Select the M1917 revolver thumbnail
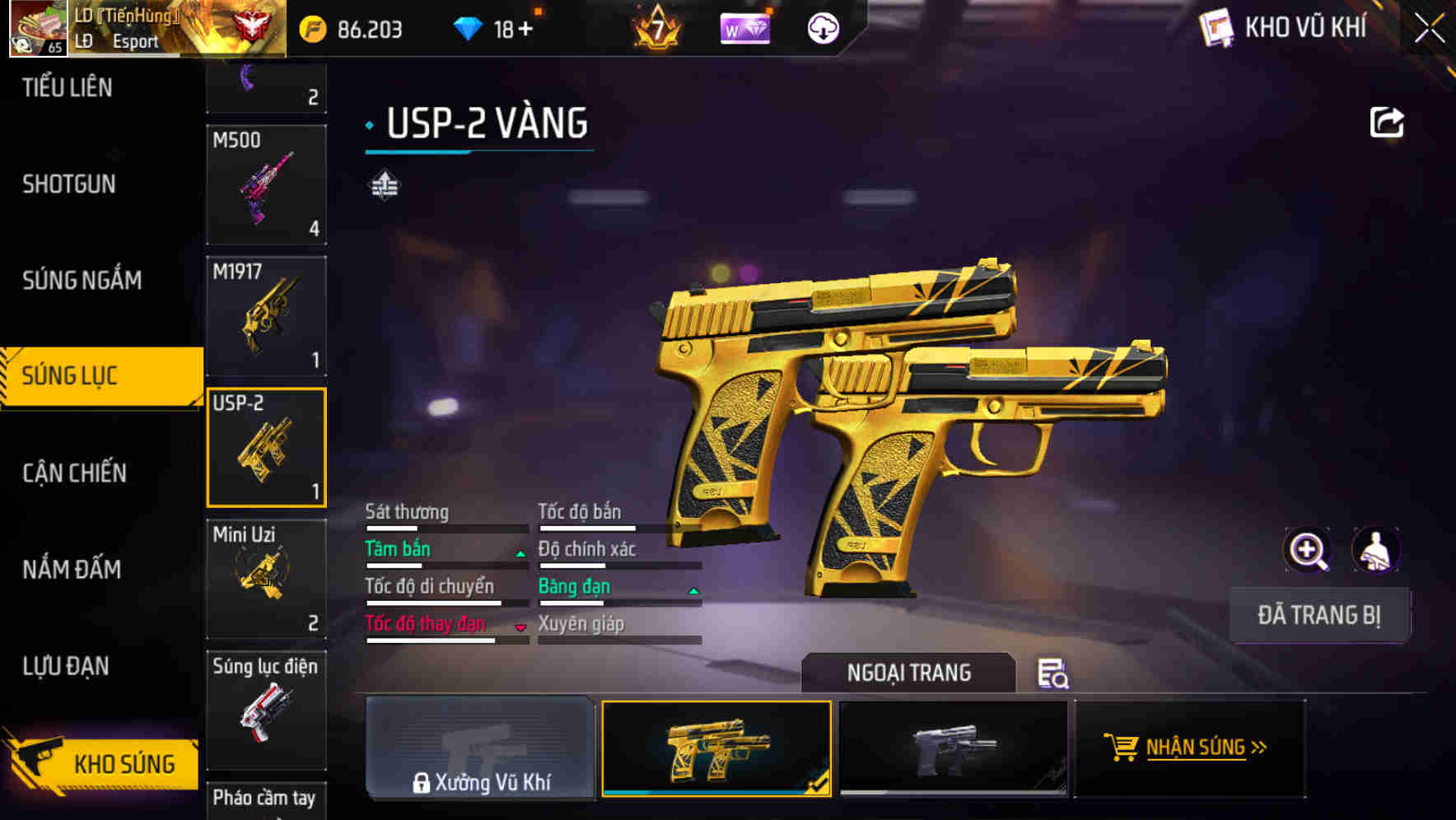The image size is (1456, 820). [266, 316]
